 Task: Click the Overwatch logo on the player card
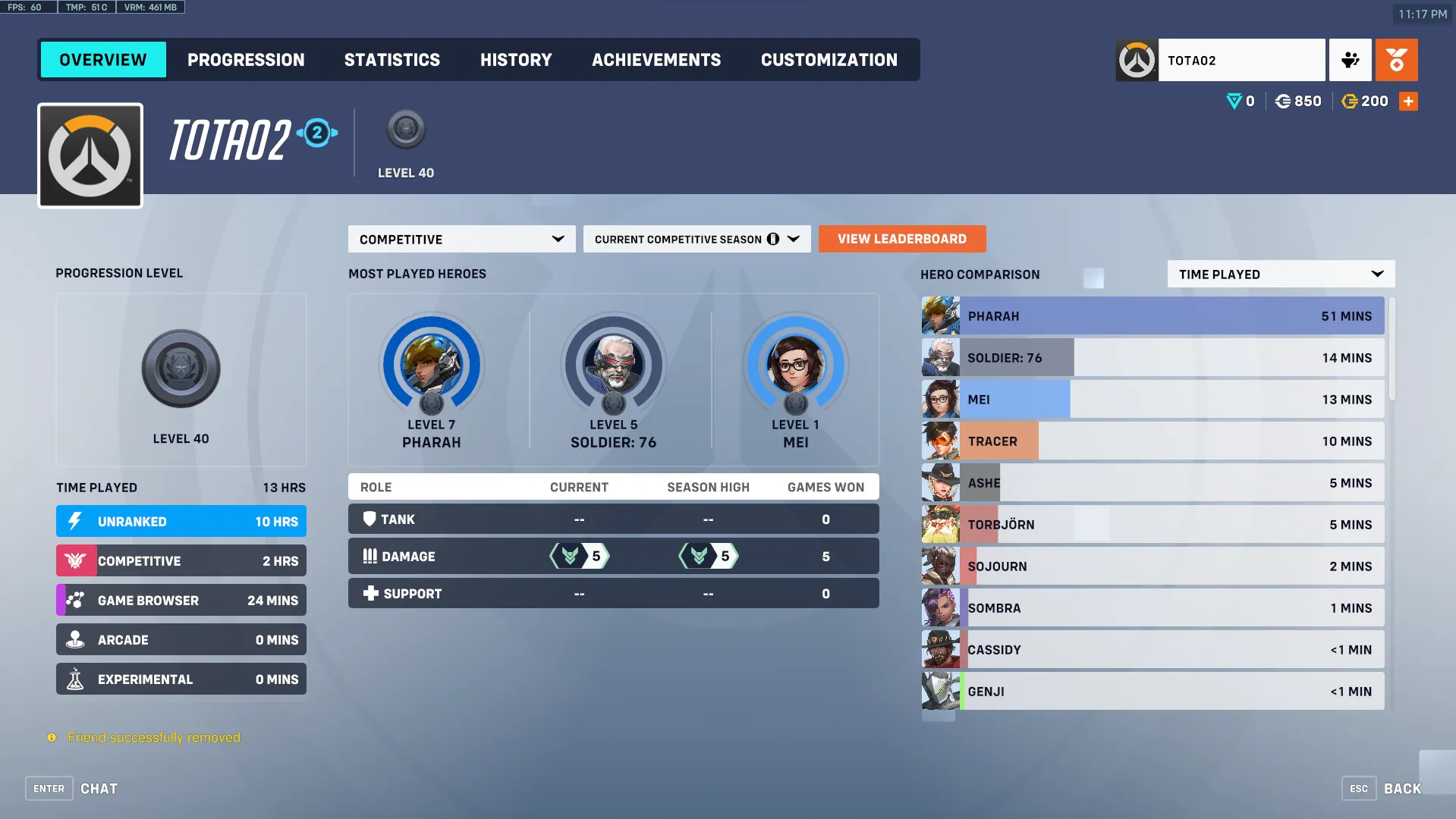pos(90,155)
